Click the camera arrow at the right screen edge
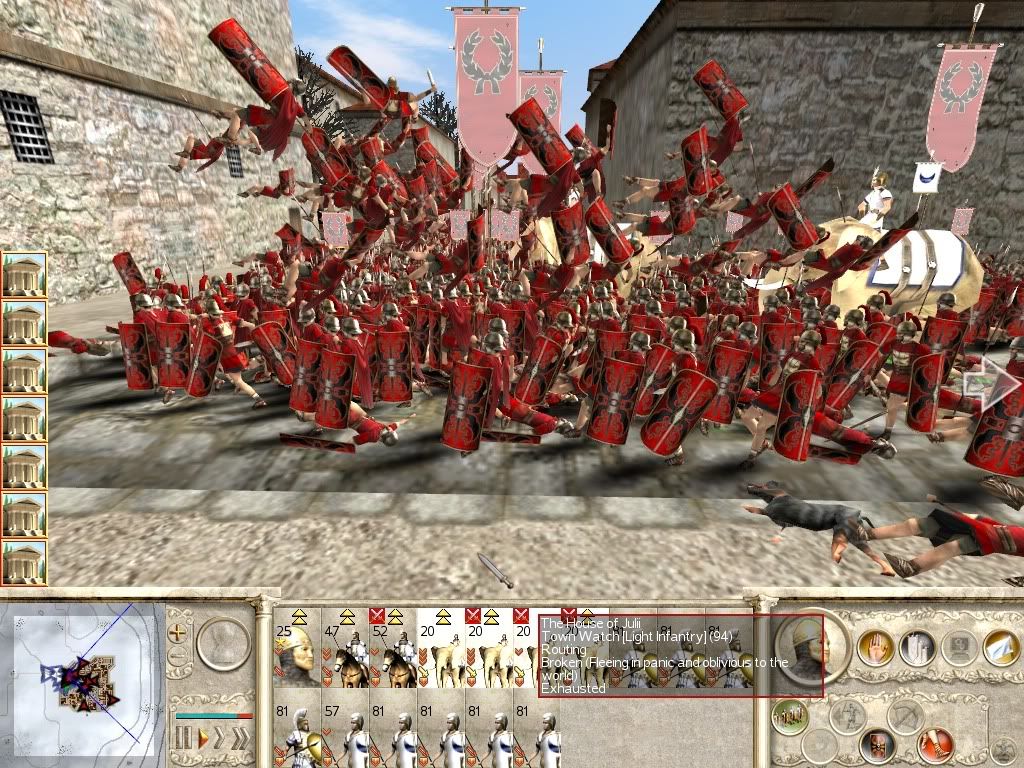The image size is (1024, 768). click(x=990, y=384)
